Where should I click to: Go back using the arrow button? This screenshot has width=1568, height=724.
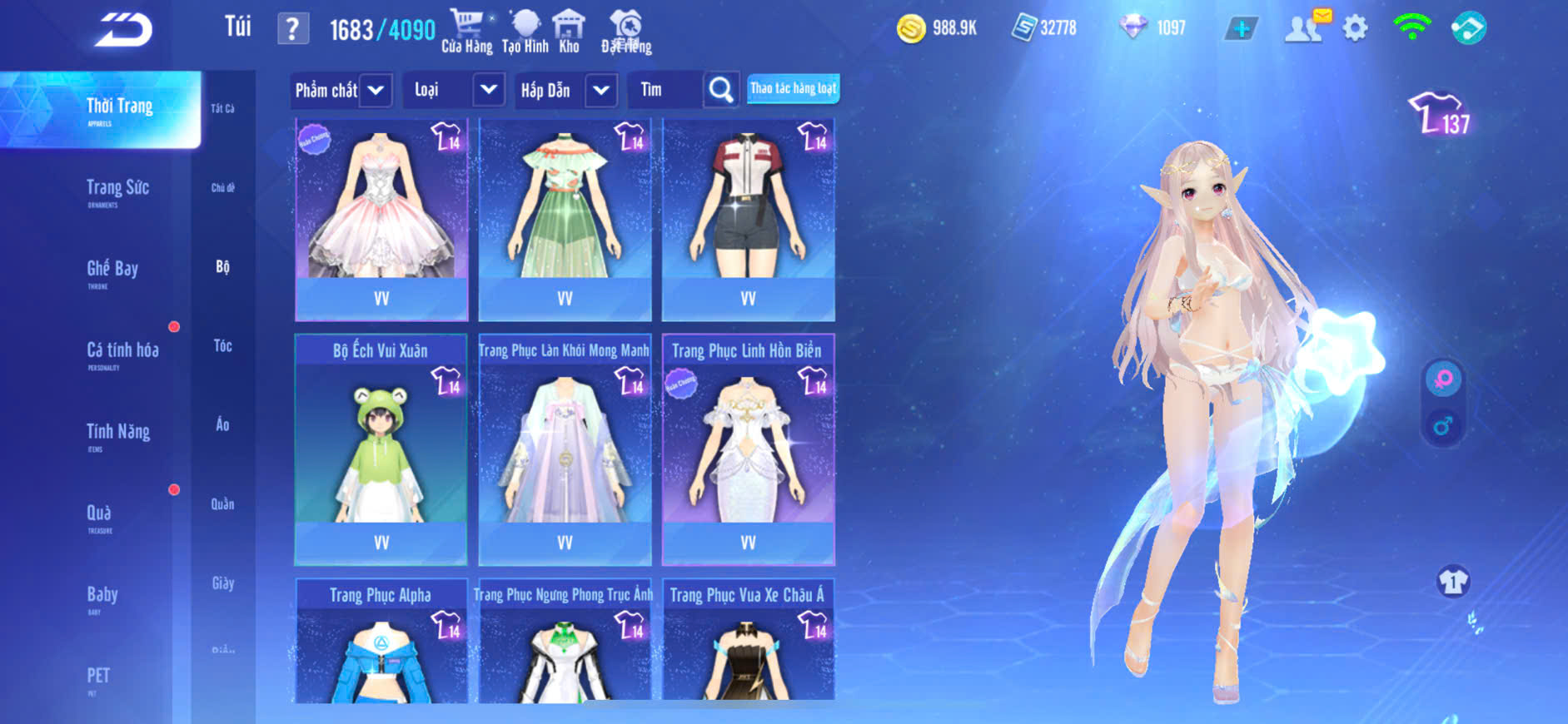pos(123,31)
